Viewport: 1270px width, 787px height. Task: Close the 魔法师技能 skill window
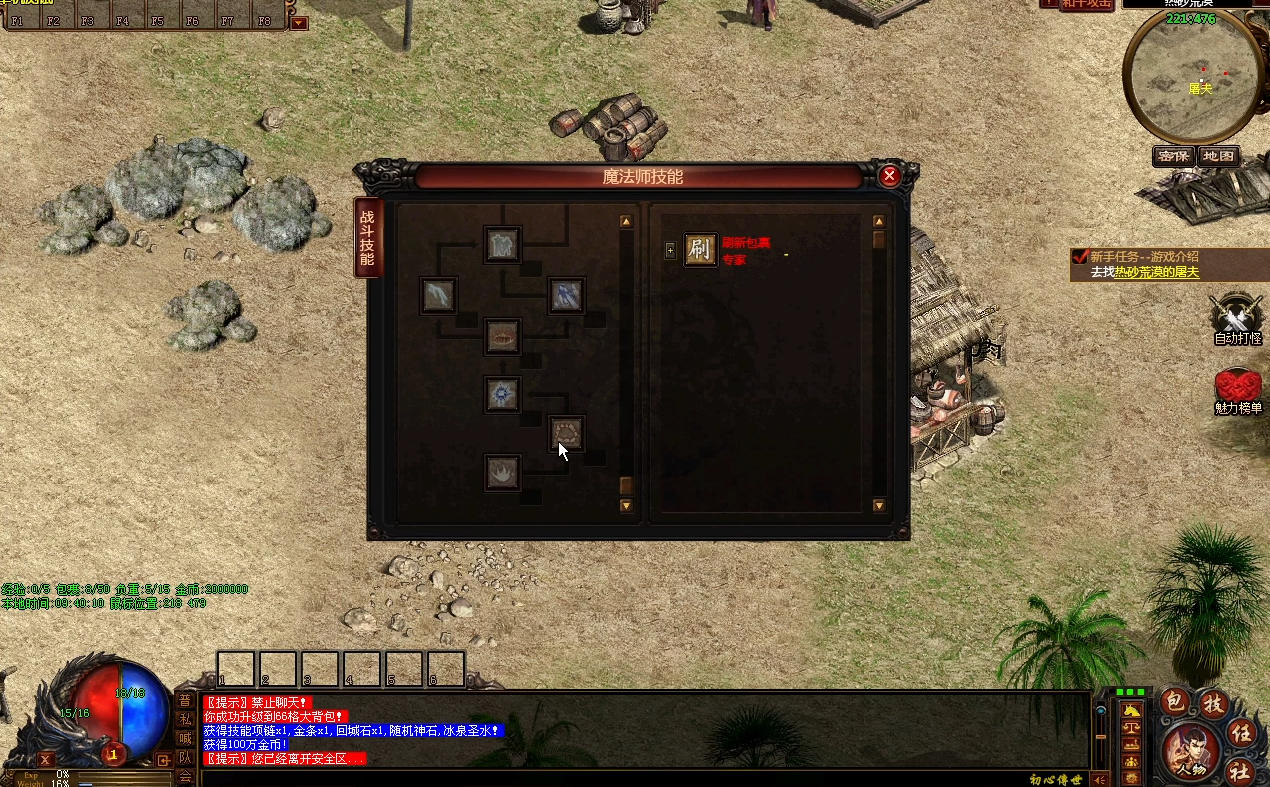tap(889, 177)
